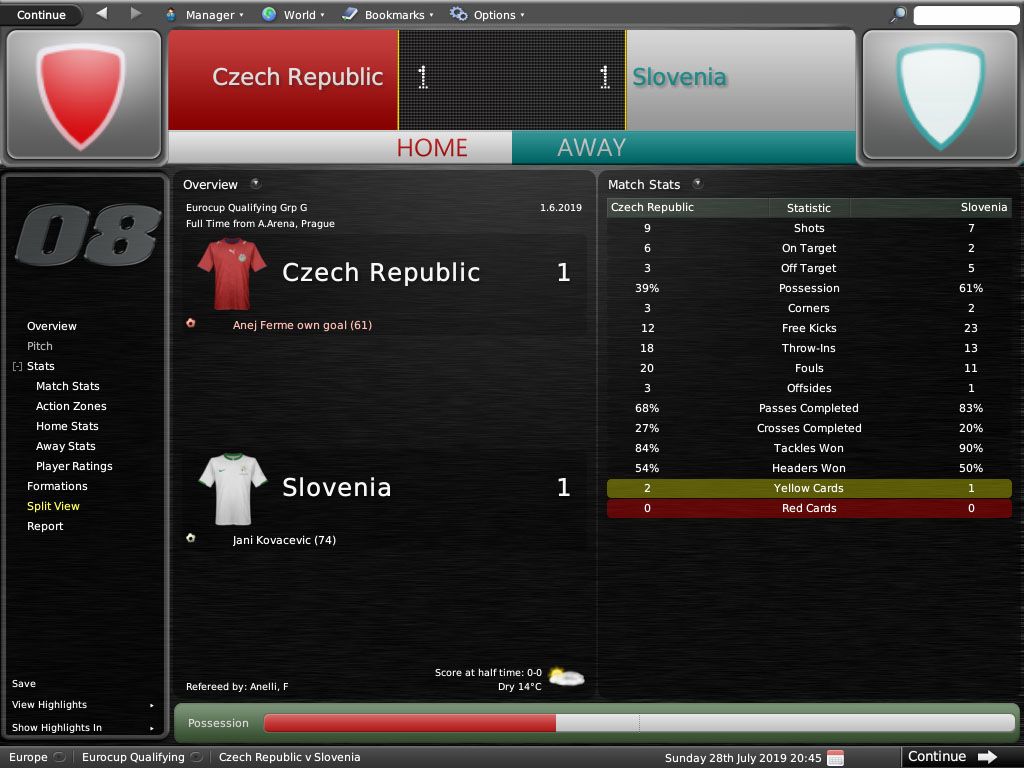Image resolution: width=1024 pixels, height=768 pixels.
Task: Open the match Report
Action: pyautogui.click(x=45, y=526)
